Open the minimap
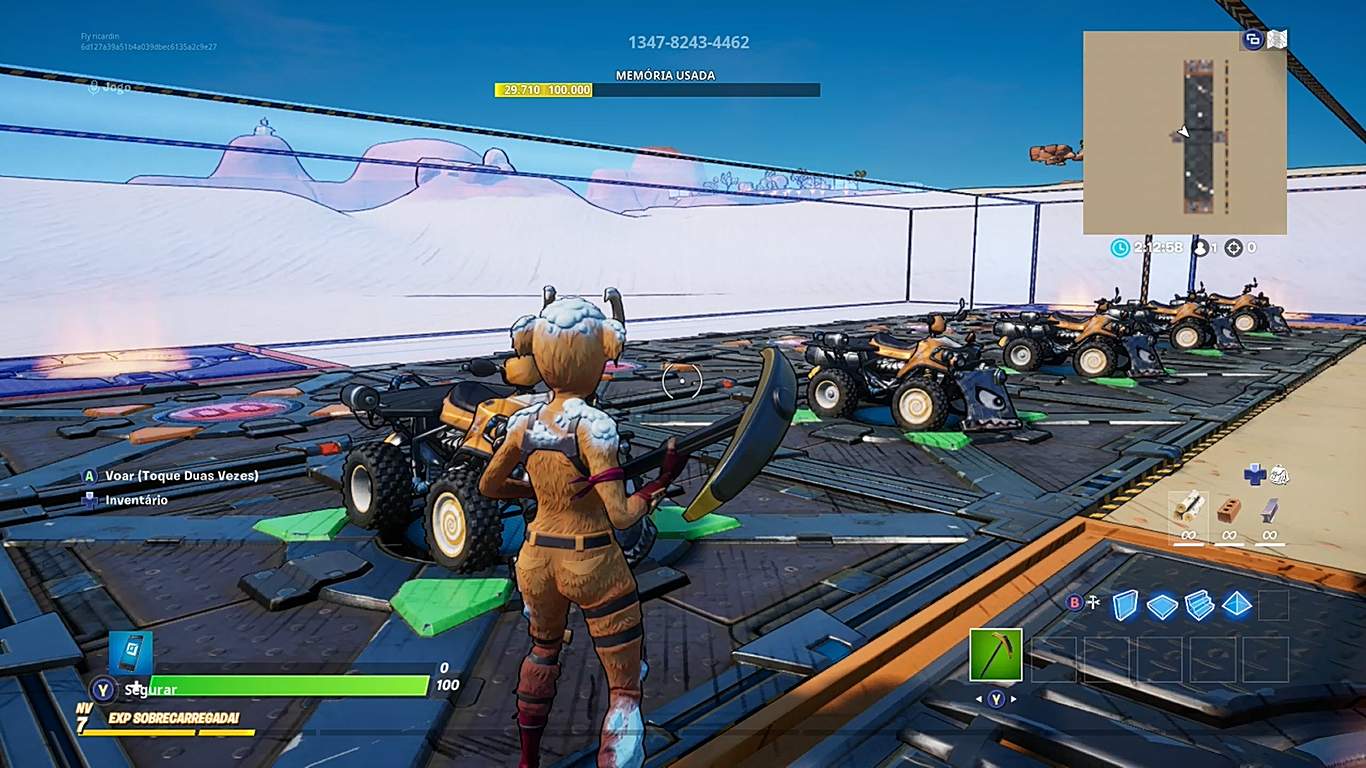Viewport: 1366px width, 768px height. (x=1184, y=132)
